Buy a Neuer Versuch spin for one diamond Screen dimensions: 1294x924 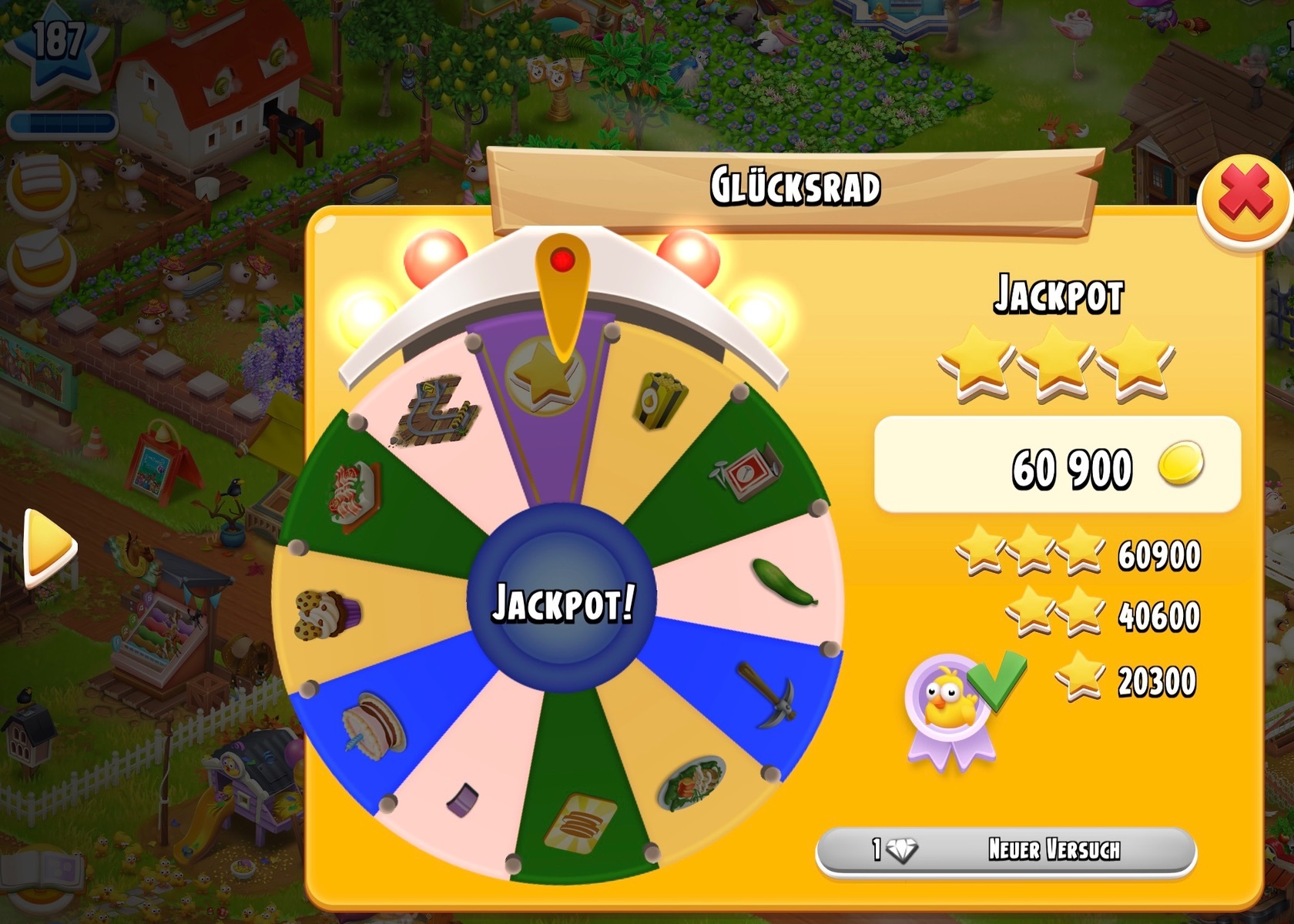[x=1005, y=850]
